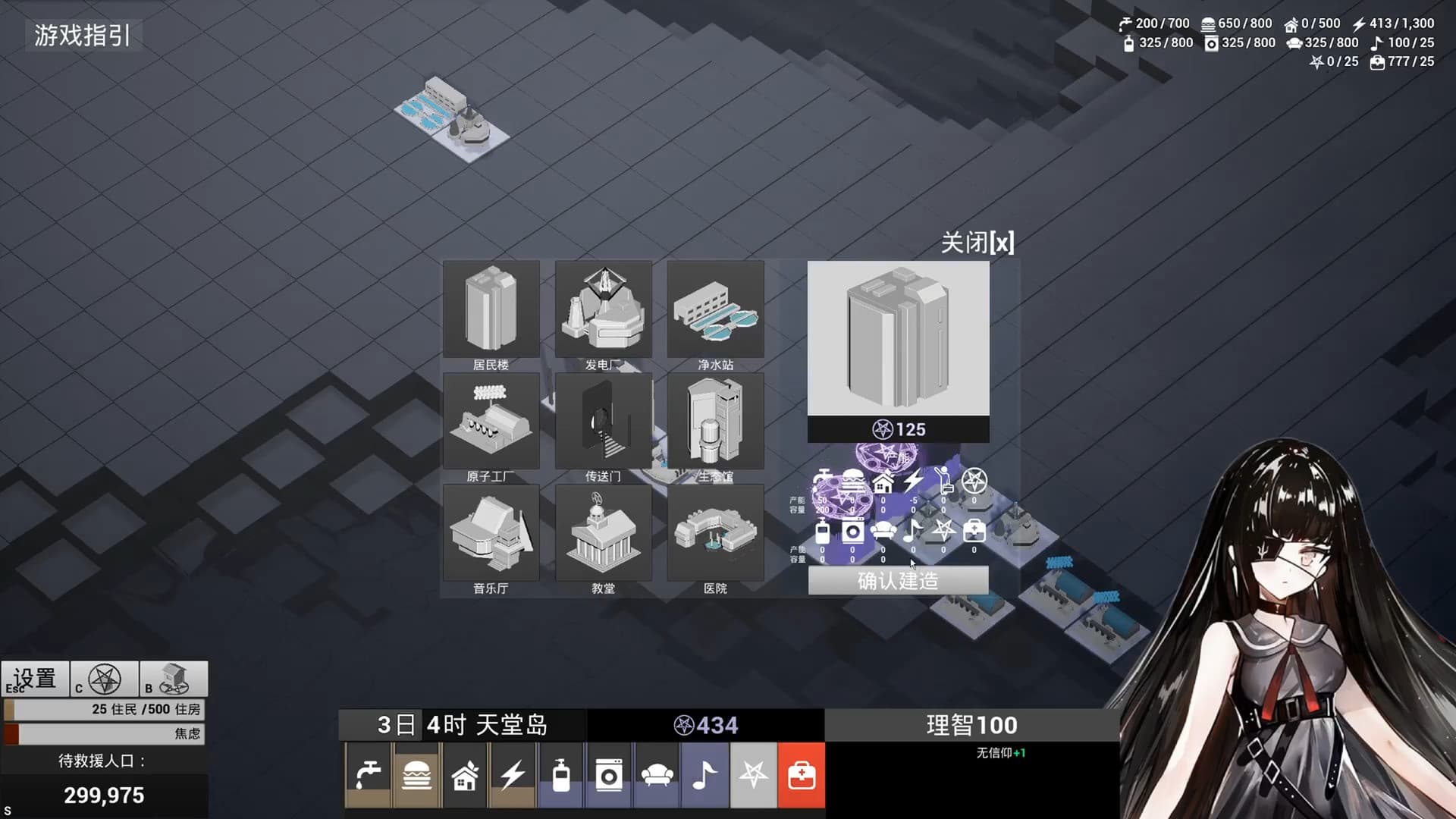Viewport: 1456px width, 819px height.
Task: Click the red medical kit icon
Action: click(802, 774)
